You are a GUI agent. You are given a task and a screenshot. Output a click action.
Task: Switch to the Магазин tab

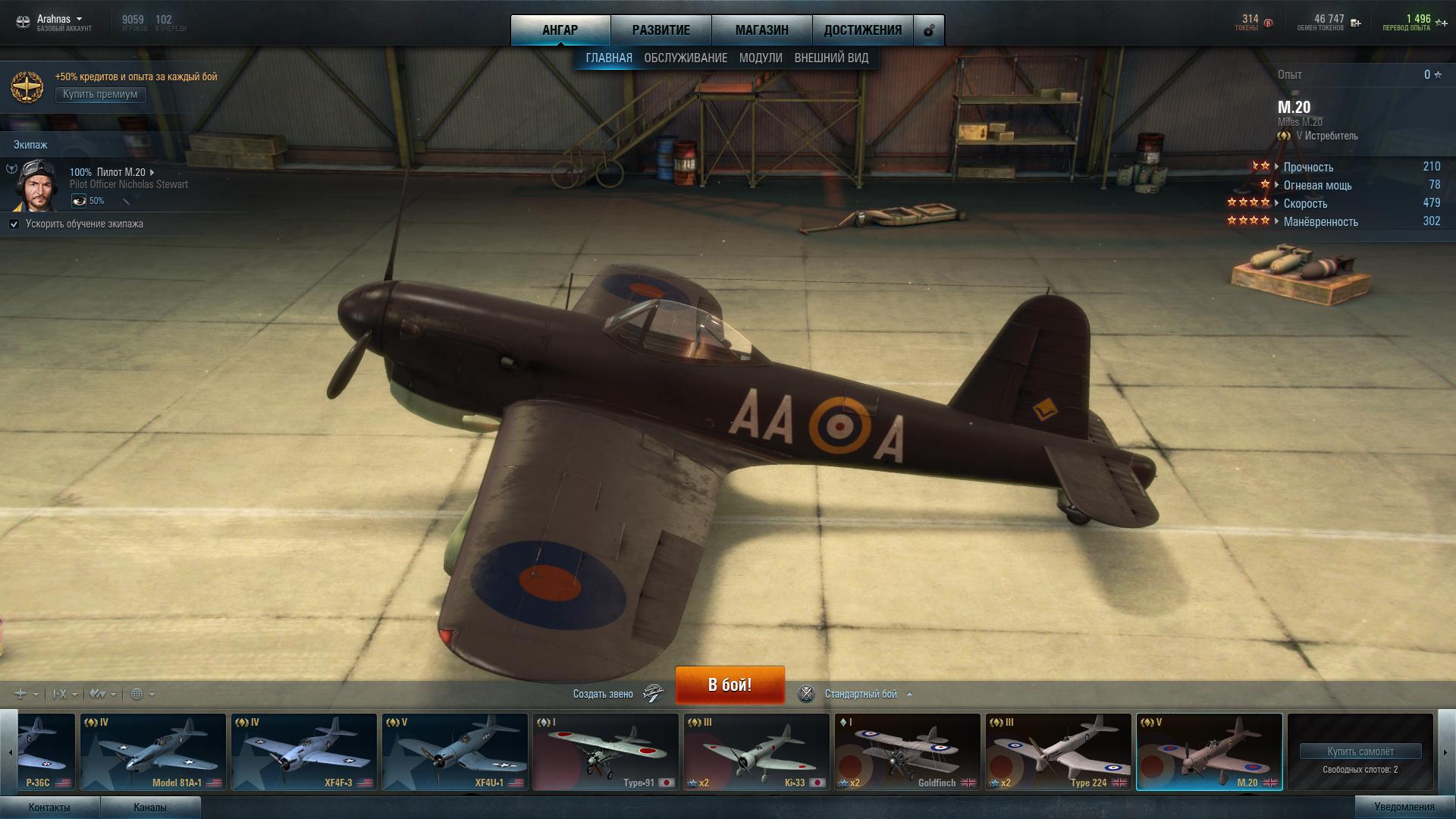(x=761, y=30)
